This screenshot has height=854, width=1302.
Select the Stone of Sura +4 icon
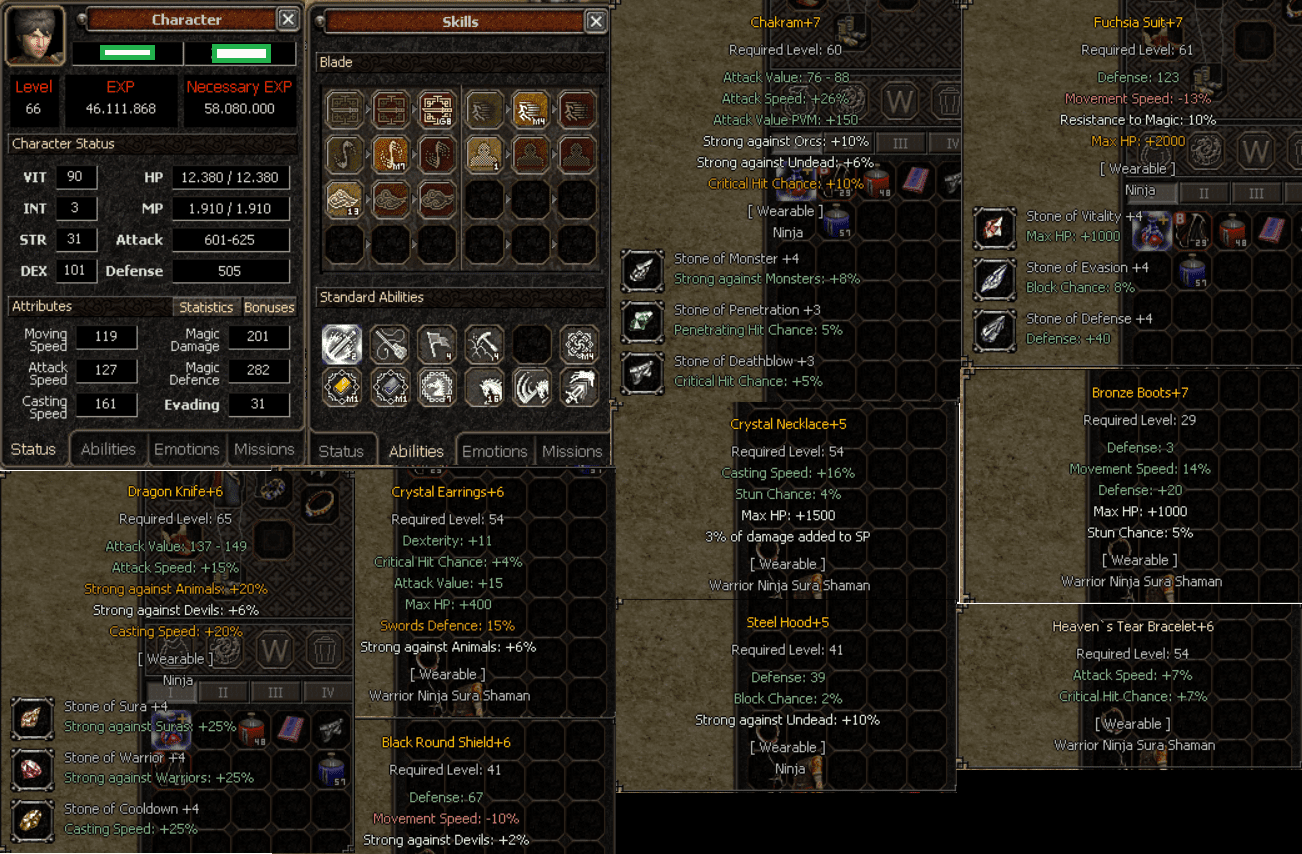click(x=31, y=717)
